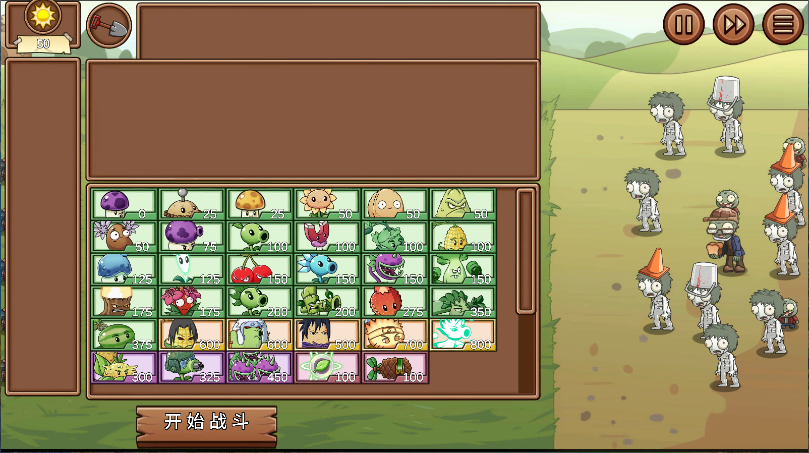Pick up the shovel tool
Screen dimensions: 809x453
(x=109, y=25)
